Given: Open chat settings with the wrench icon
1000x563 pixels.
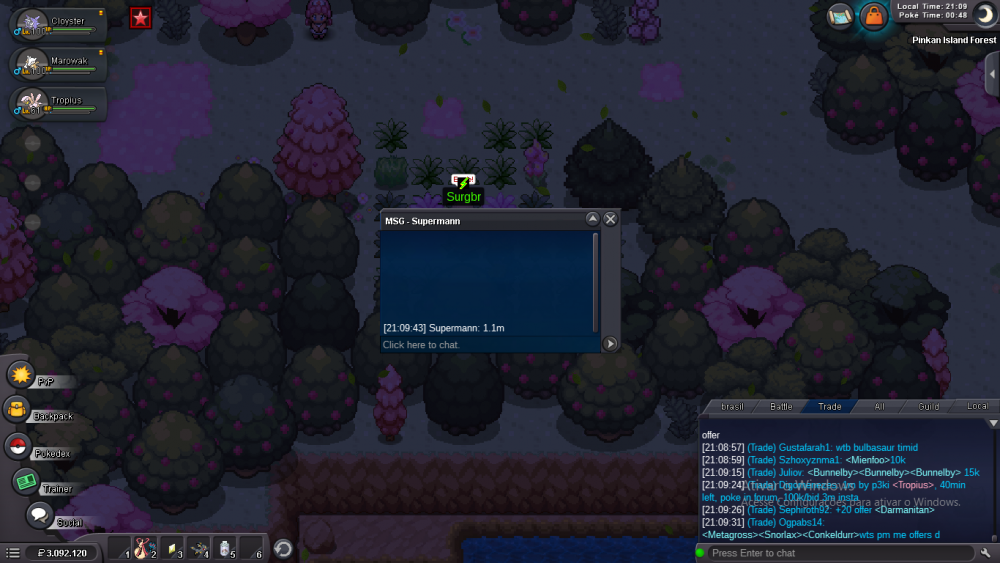Looking at the screenshot, I should 986,553.
